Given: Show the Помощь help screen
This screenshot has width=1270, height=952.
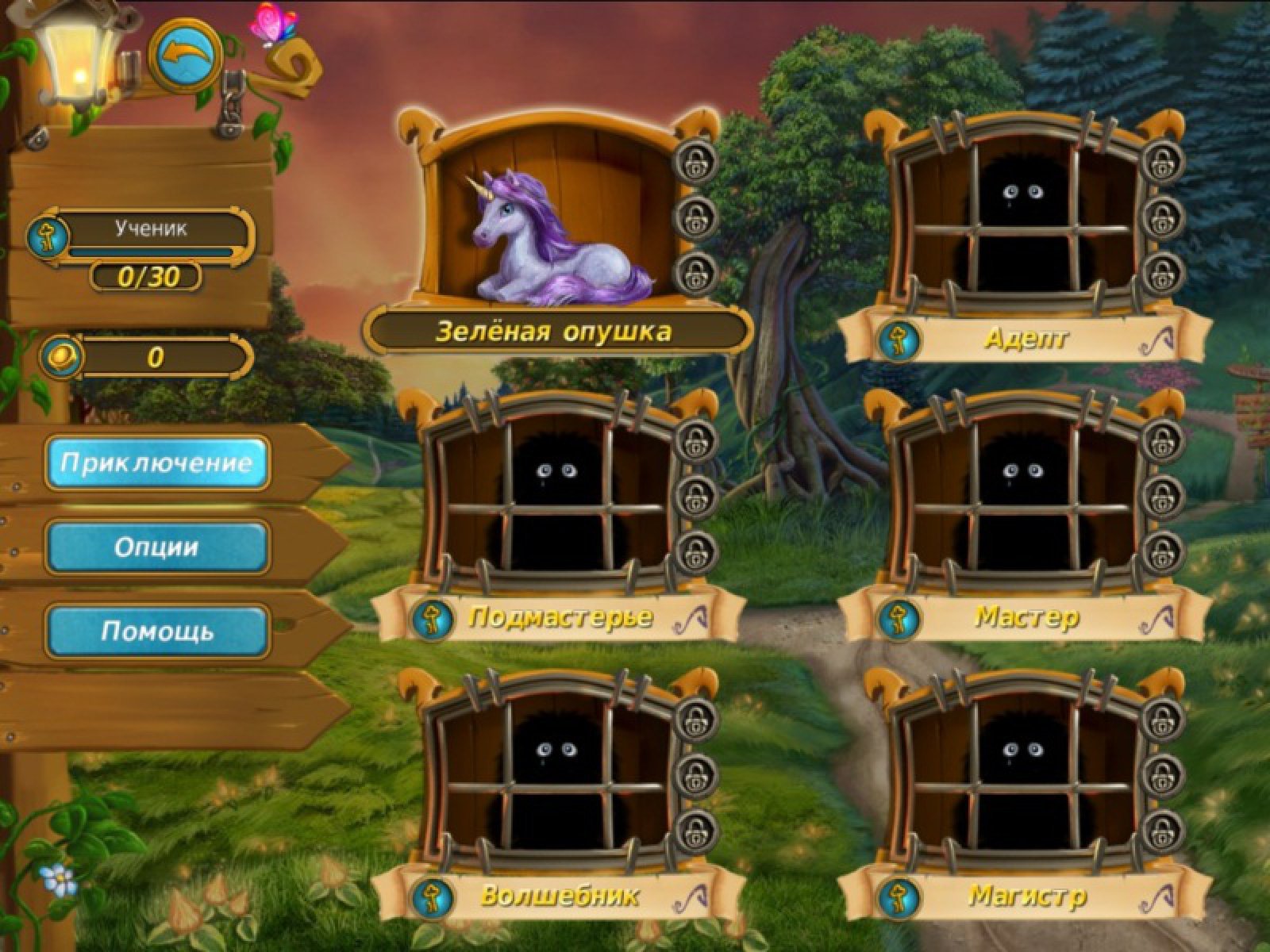Looking at the screenshot, I should 157,631.
